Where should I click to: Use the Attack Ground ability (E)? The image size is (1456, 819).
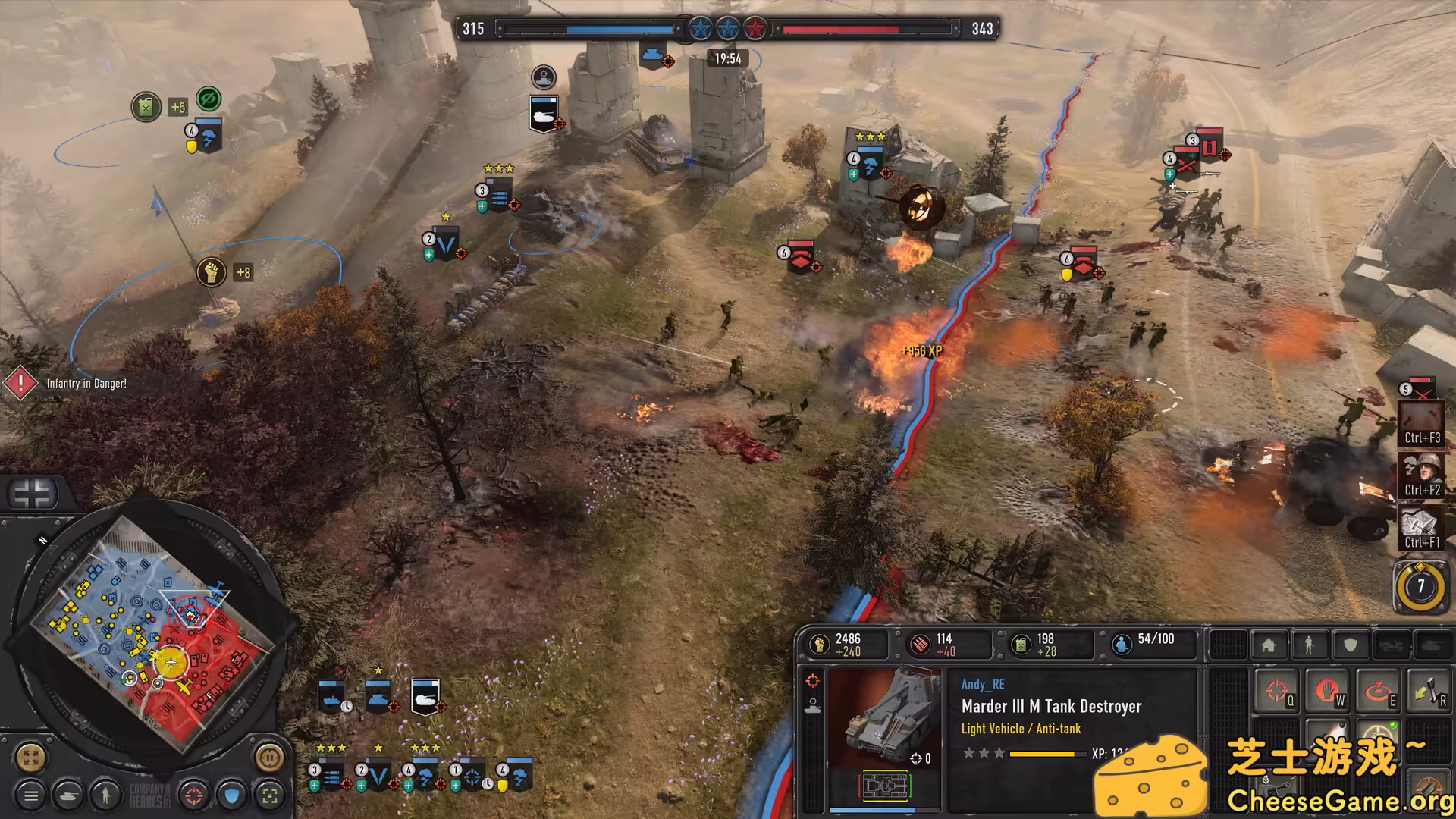[x=1378, y=689]
